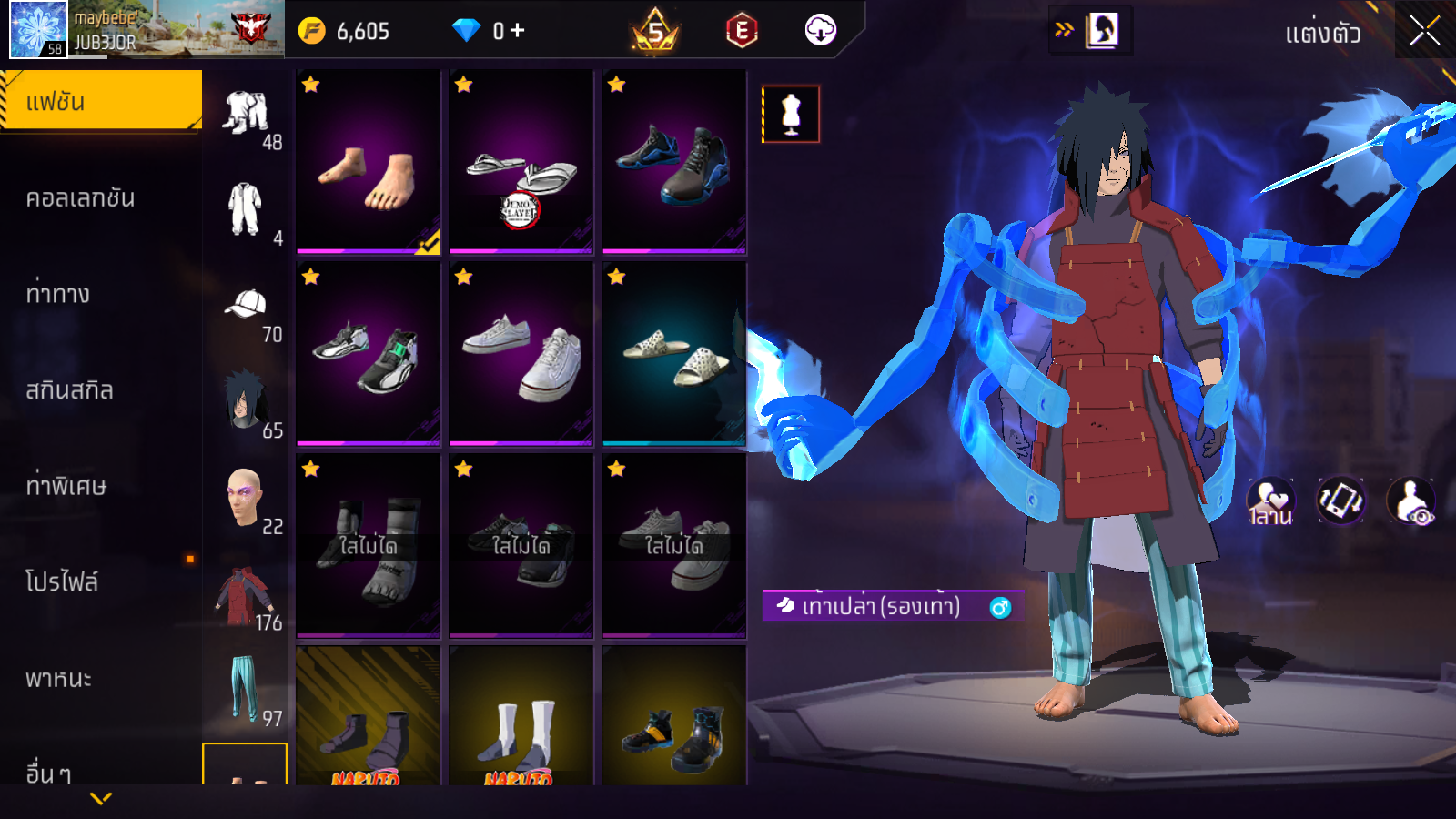The height and width of the screenshot is (819, 1456).
Task: Pick the spotted slippers on teal background
Action: 674,354
